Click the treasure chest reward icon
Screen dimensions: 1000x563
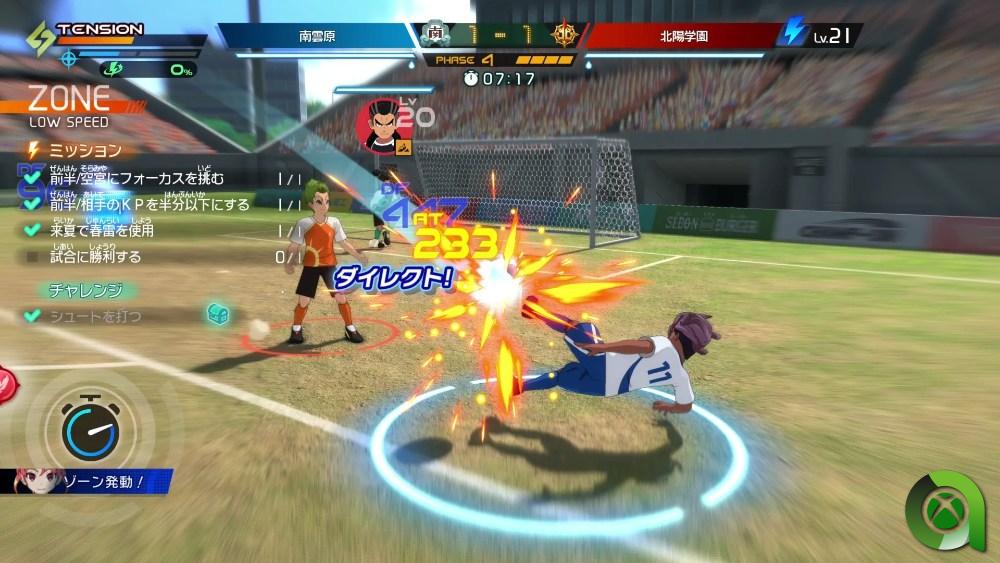click(x=218, y=314)
